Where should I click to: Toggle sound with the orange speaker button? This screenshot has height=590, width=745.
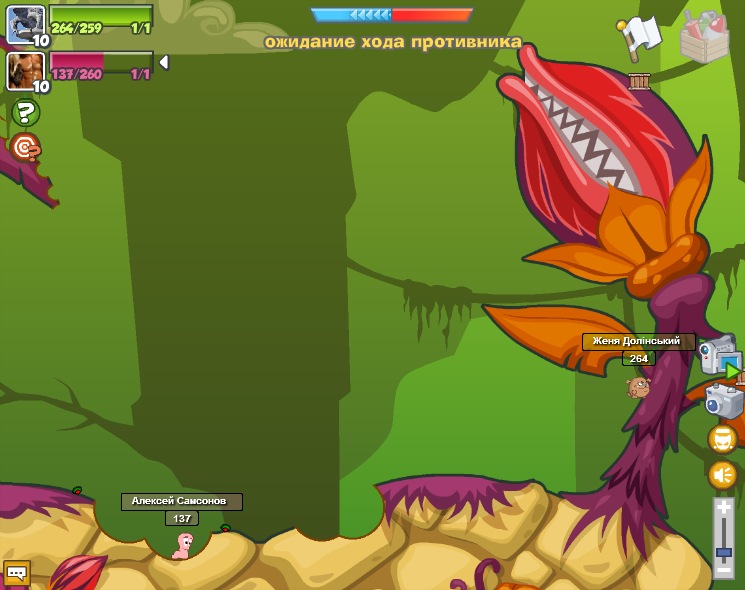point(722,475)
